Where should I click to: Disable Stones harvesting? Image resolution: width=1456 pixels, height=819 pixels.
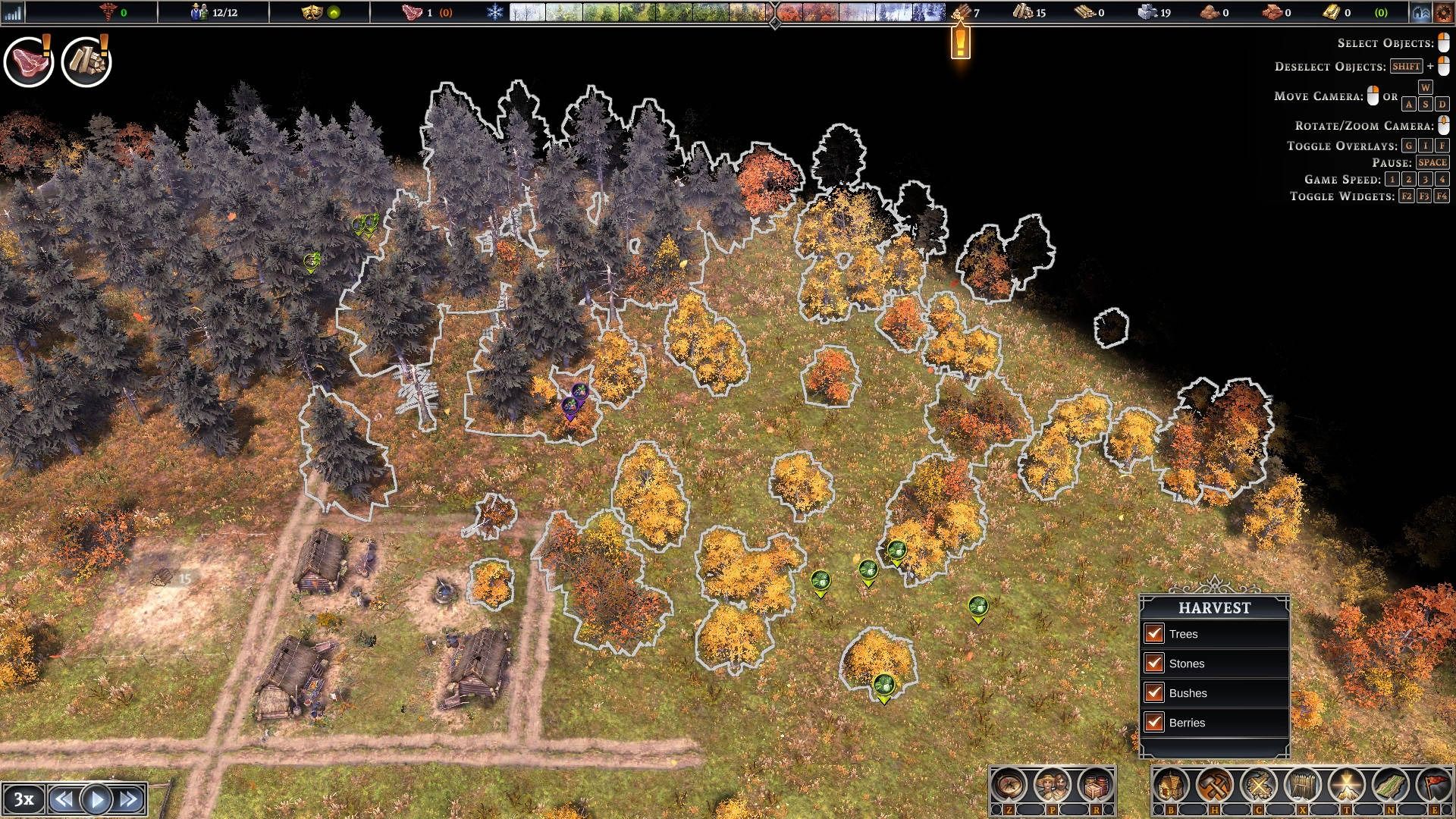(x=1154, y=664)
